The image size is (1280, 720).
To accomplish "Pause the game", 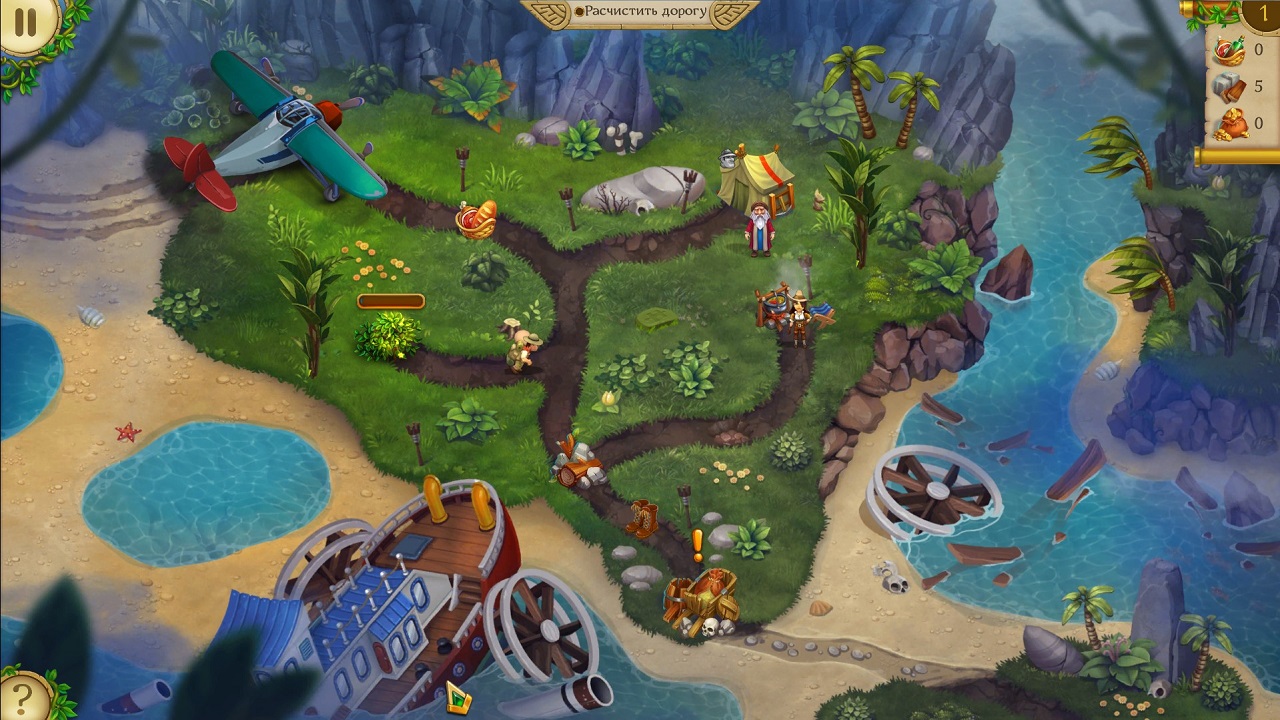I will [25, 23].
